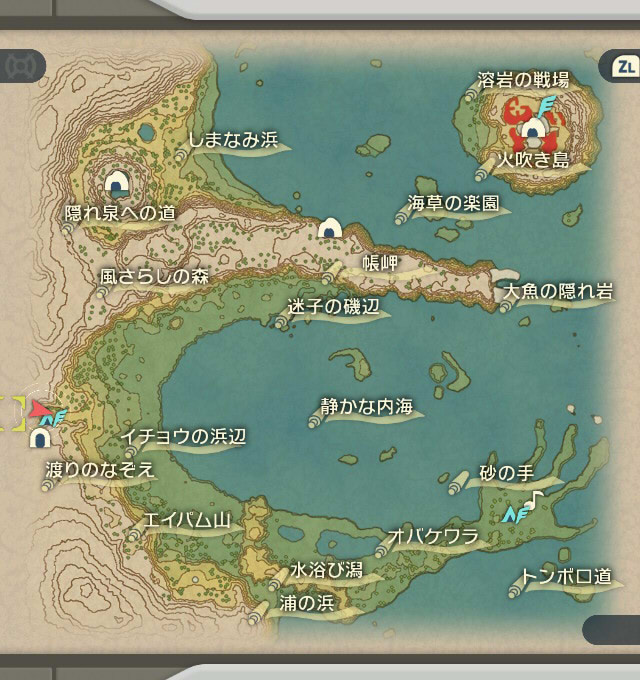This screenshot has height=680, width=640.
Task: Click the エイパム山 location label
Action: (x=187, y=520)
